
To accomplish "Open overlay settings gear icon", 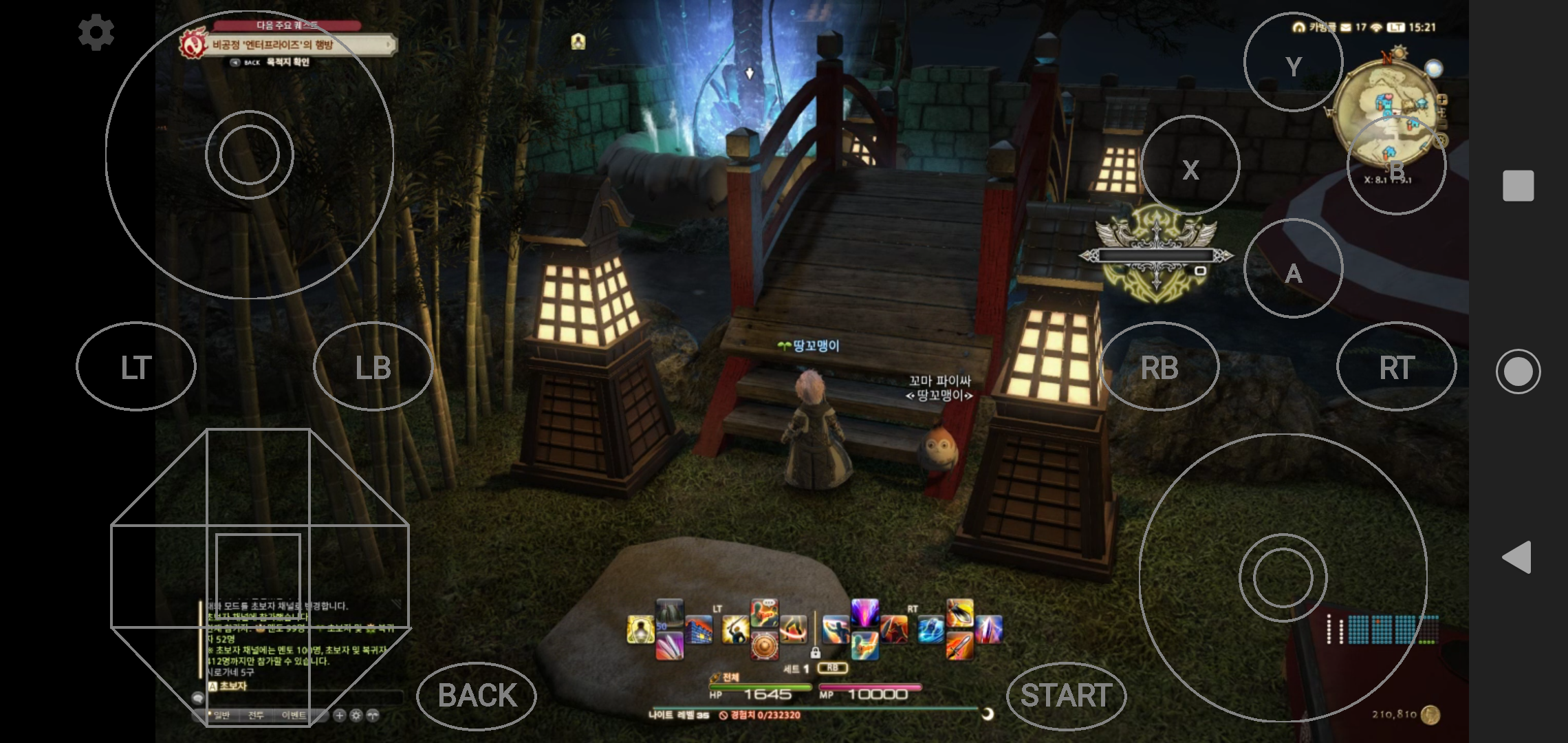I will pyautogui.click(x=96, y=32).
